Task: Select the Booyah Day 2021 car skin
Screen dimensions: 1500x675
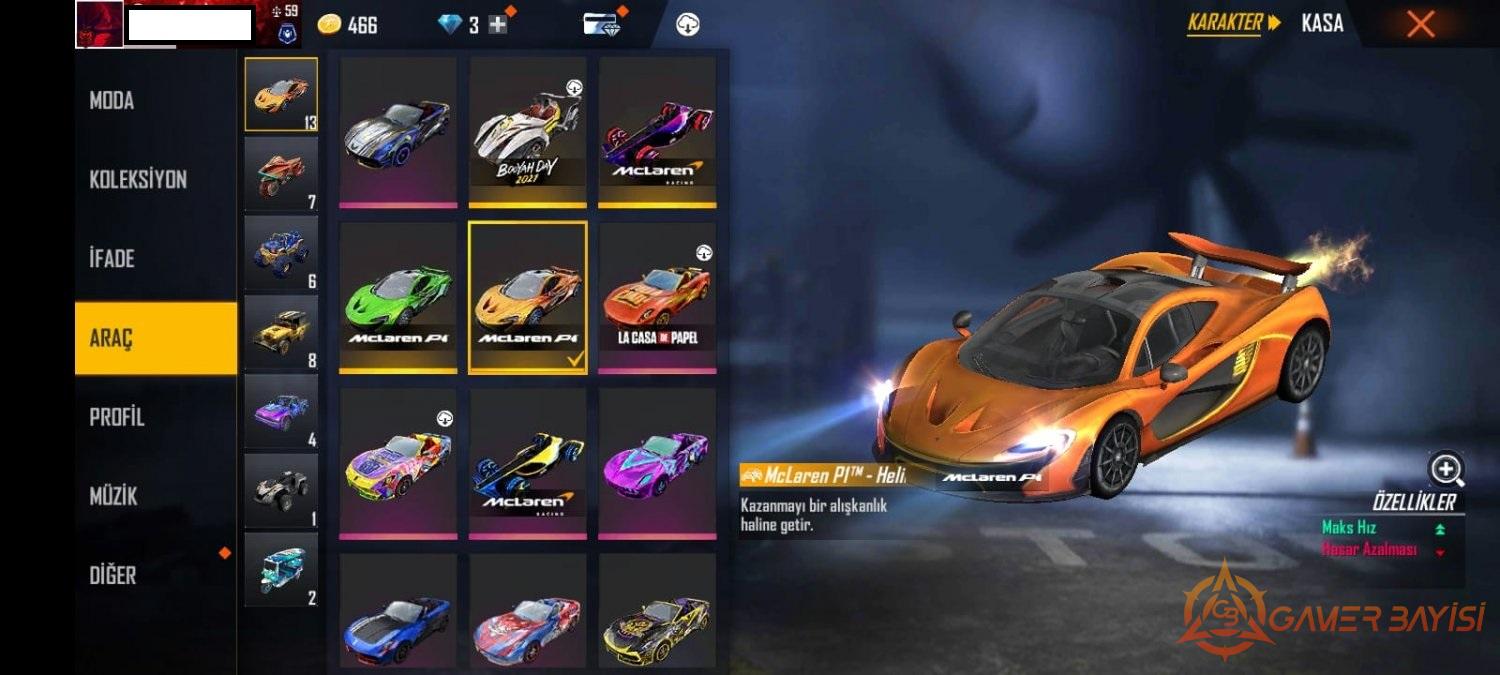Action: point(527,132)
